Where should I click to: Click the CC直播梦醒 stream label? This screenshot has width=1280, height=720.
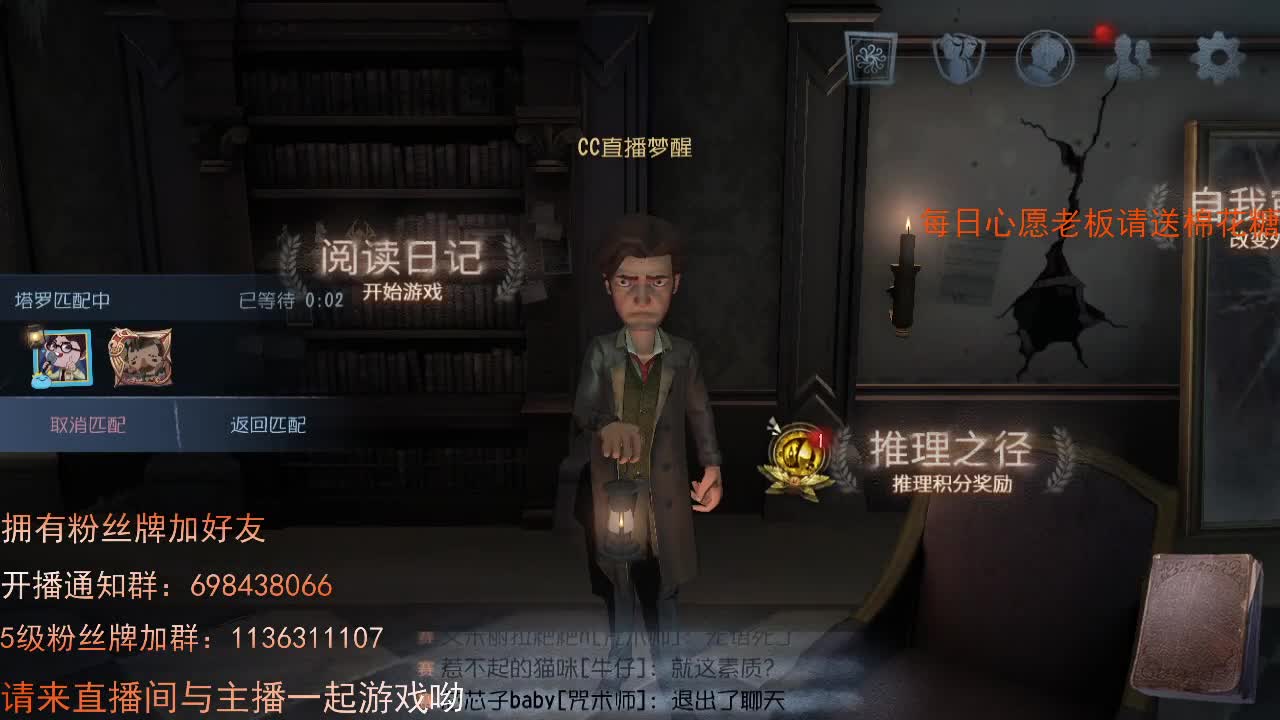click(635, 148)
